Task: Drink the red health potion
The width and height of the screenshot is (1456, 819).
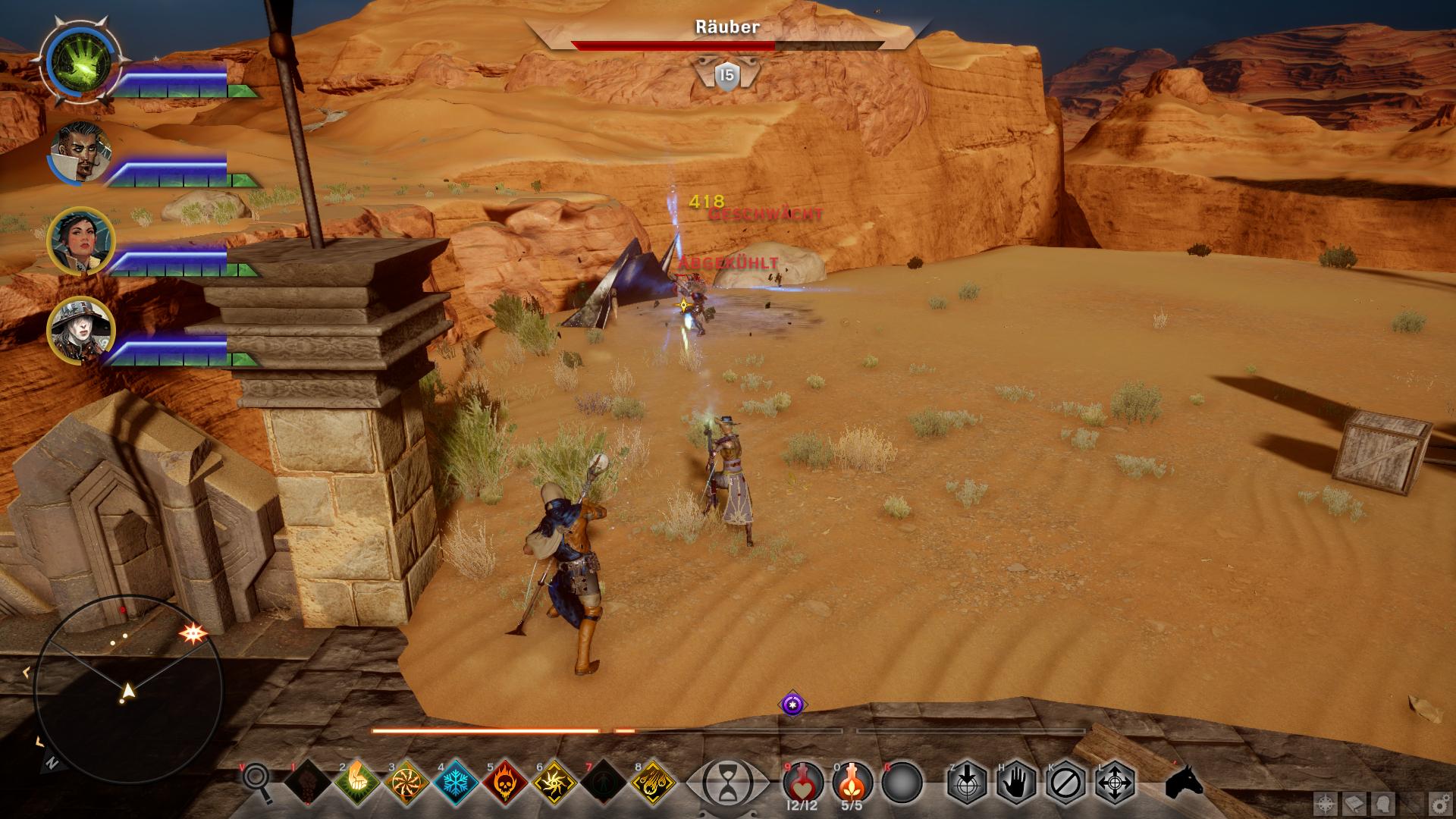Action: coord(802,780)
